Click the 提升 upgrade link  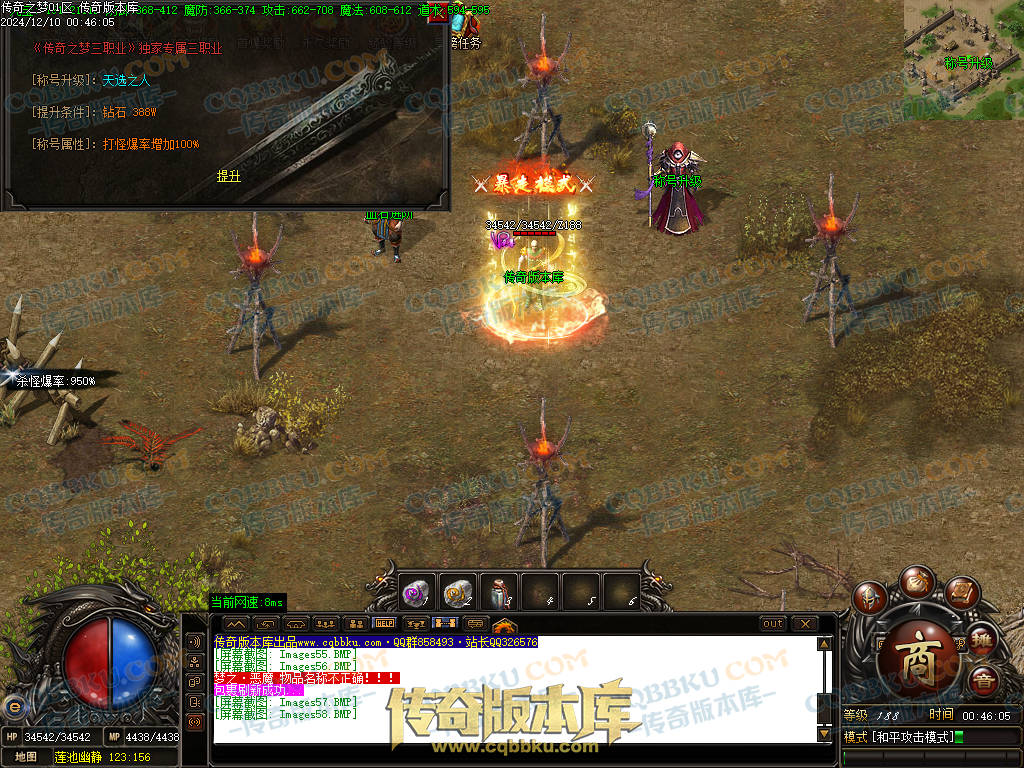[229, 176]
